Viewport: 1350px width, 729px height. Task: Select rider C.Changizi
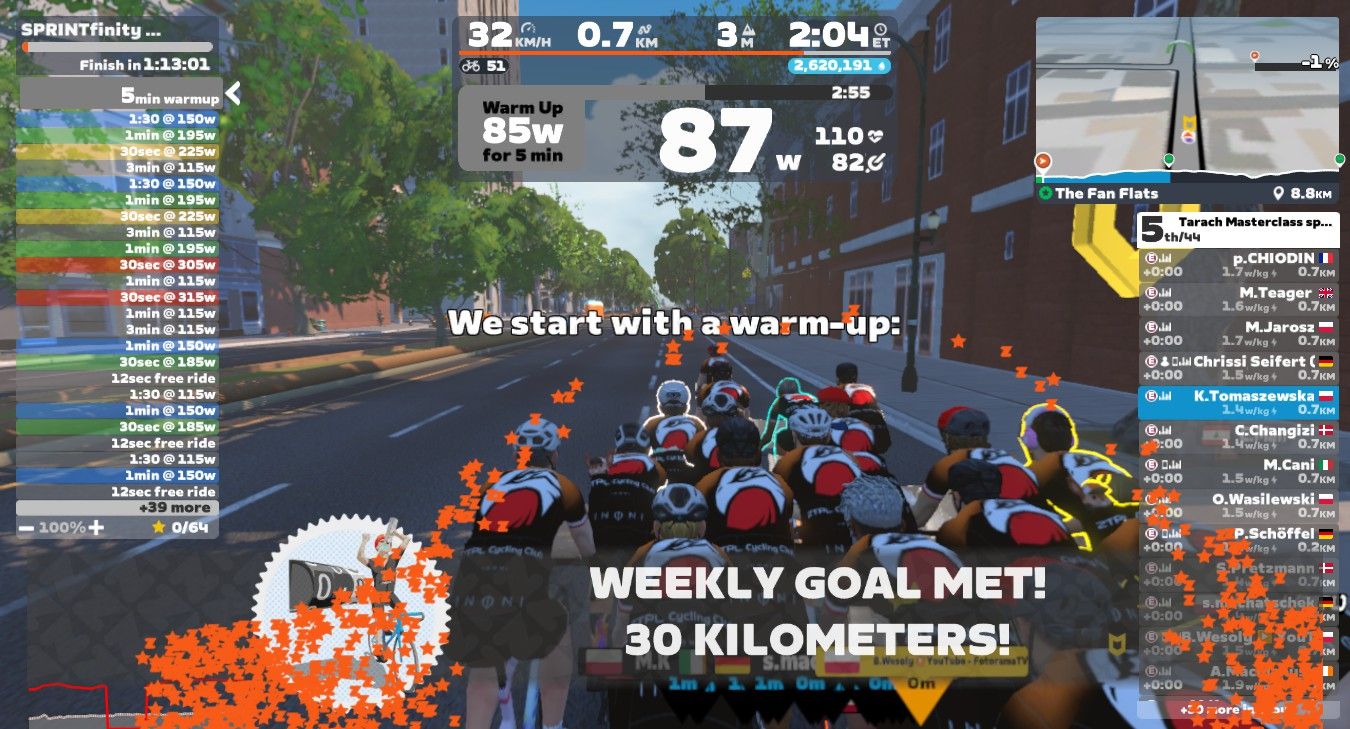[x=1238, y=436]
